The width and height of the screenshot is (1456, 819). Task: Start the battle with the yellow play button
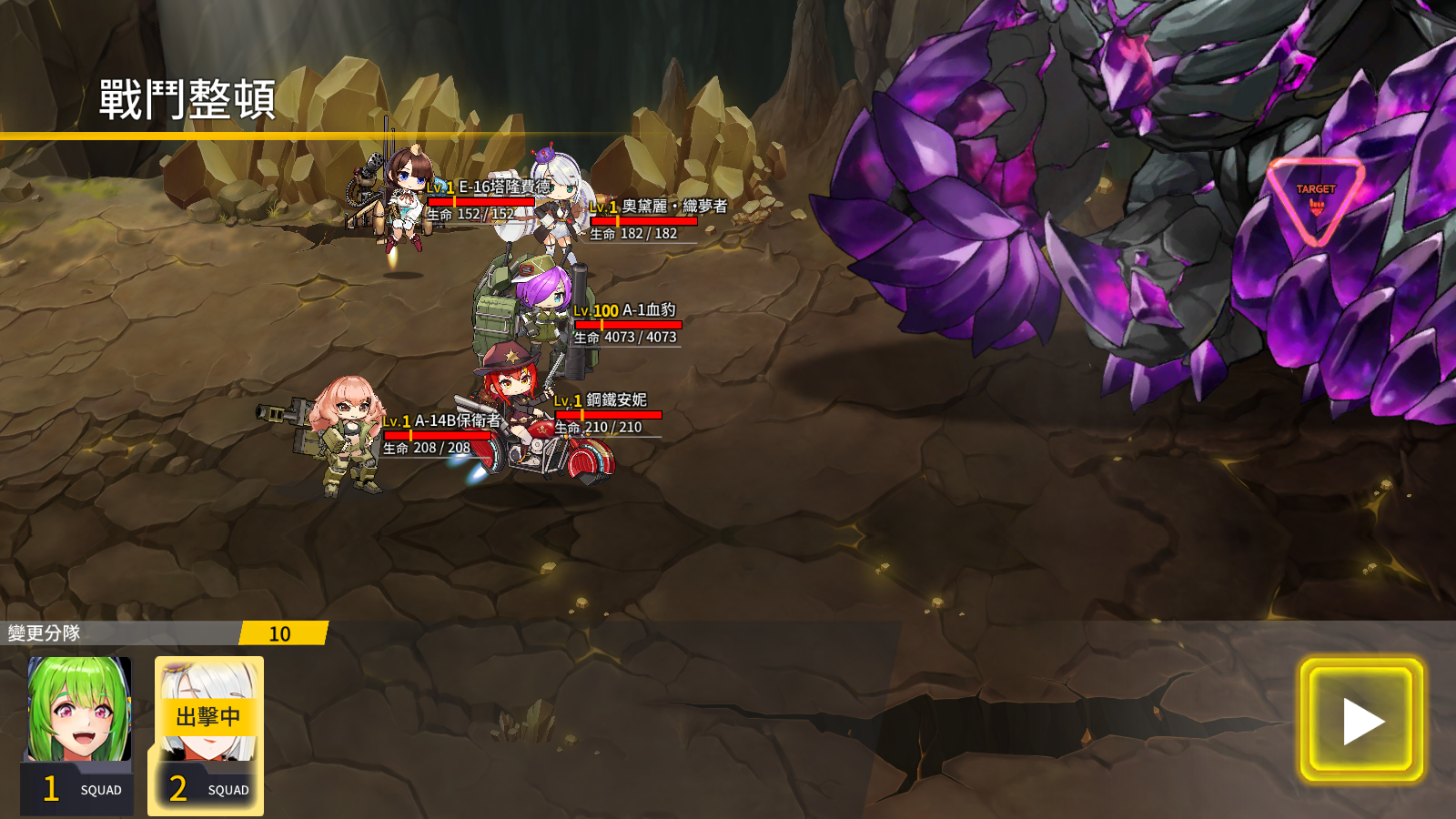coord(1361,721)
